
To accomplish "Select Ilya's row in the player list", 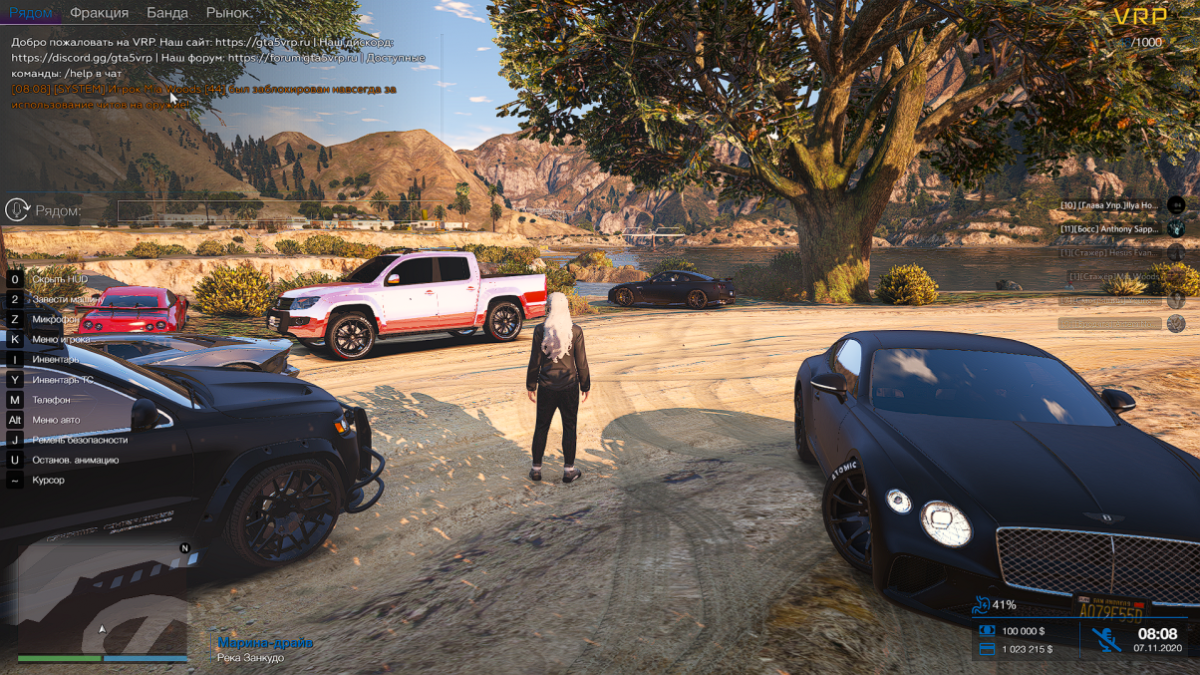I will point(1108,205).
